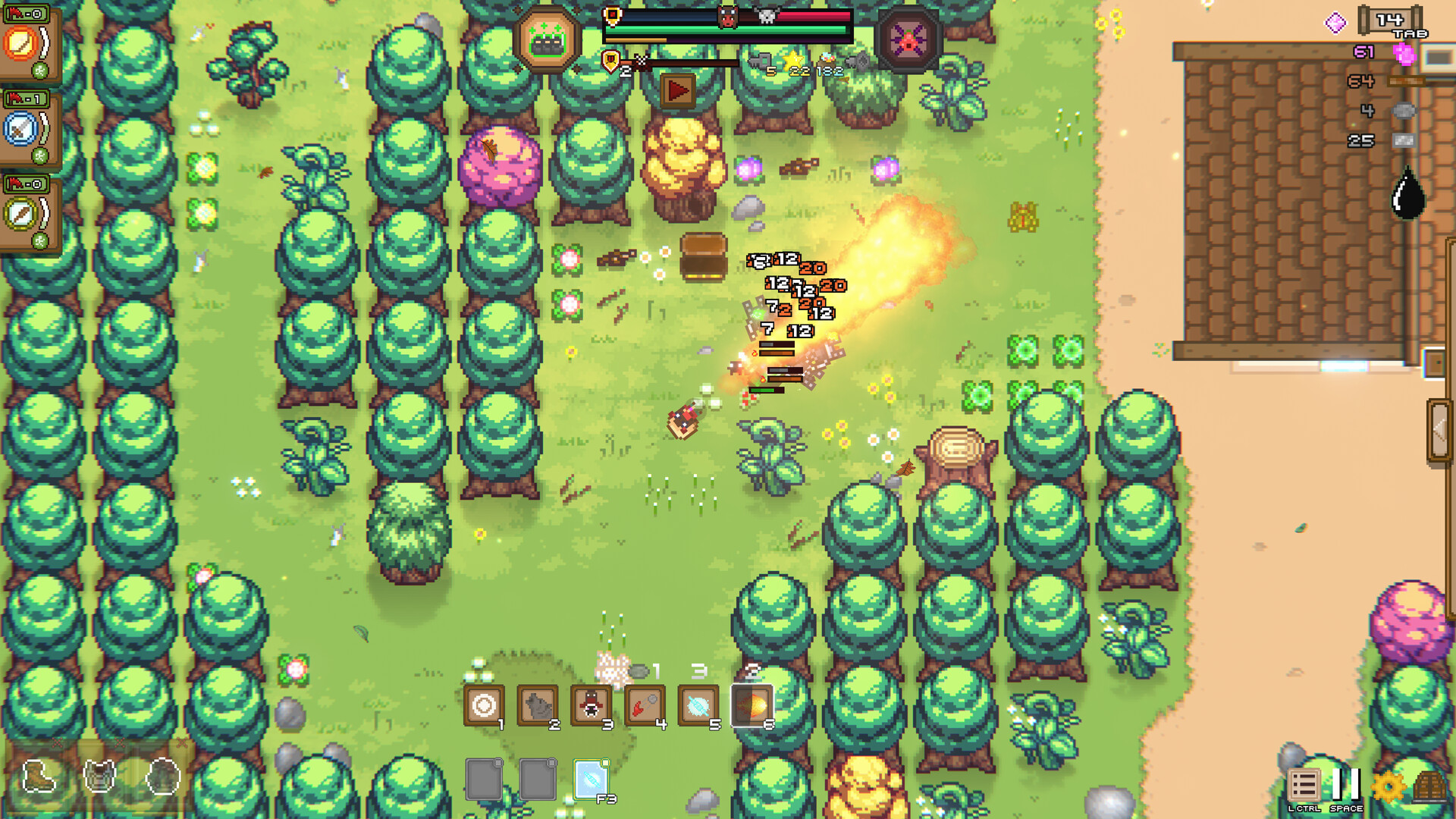This screenshot has height=819, width=1456.
Task: Click the seed-planting hexagon emblem at top-center
Action: coord(549,36)
